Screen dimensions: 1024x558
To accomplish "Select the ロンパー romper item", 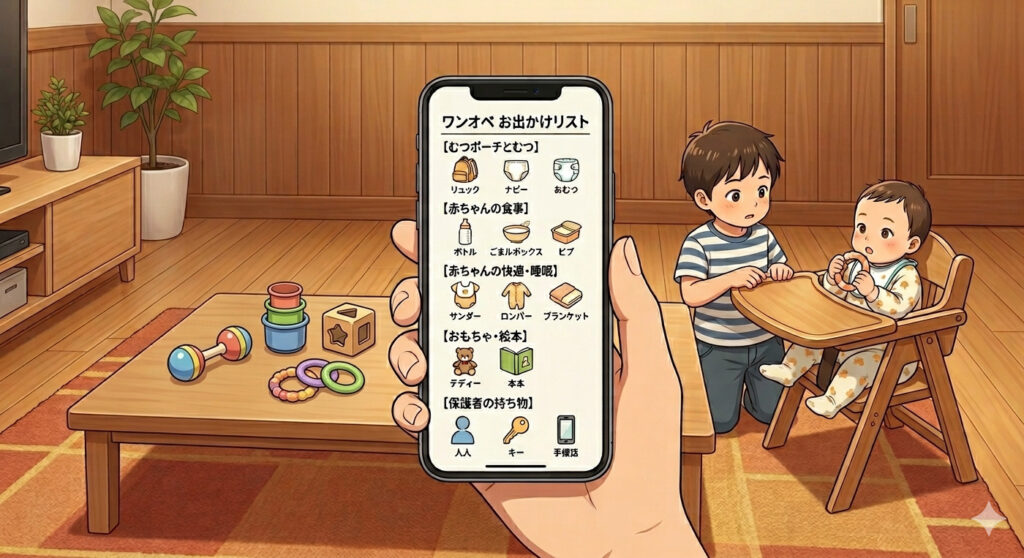I will point(516,296).
